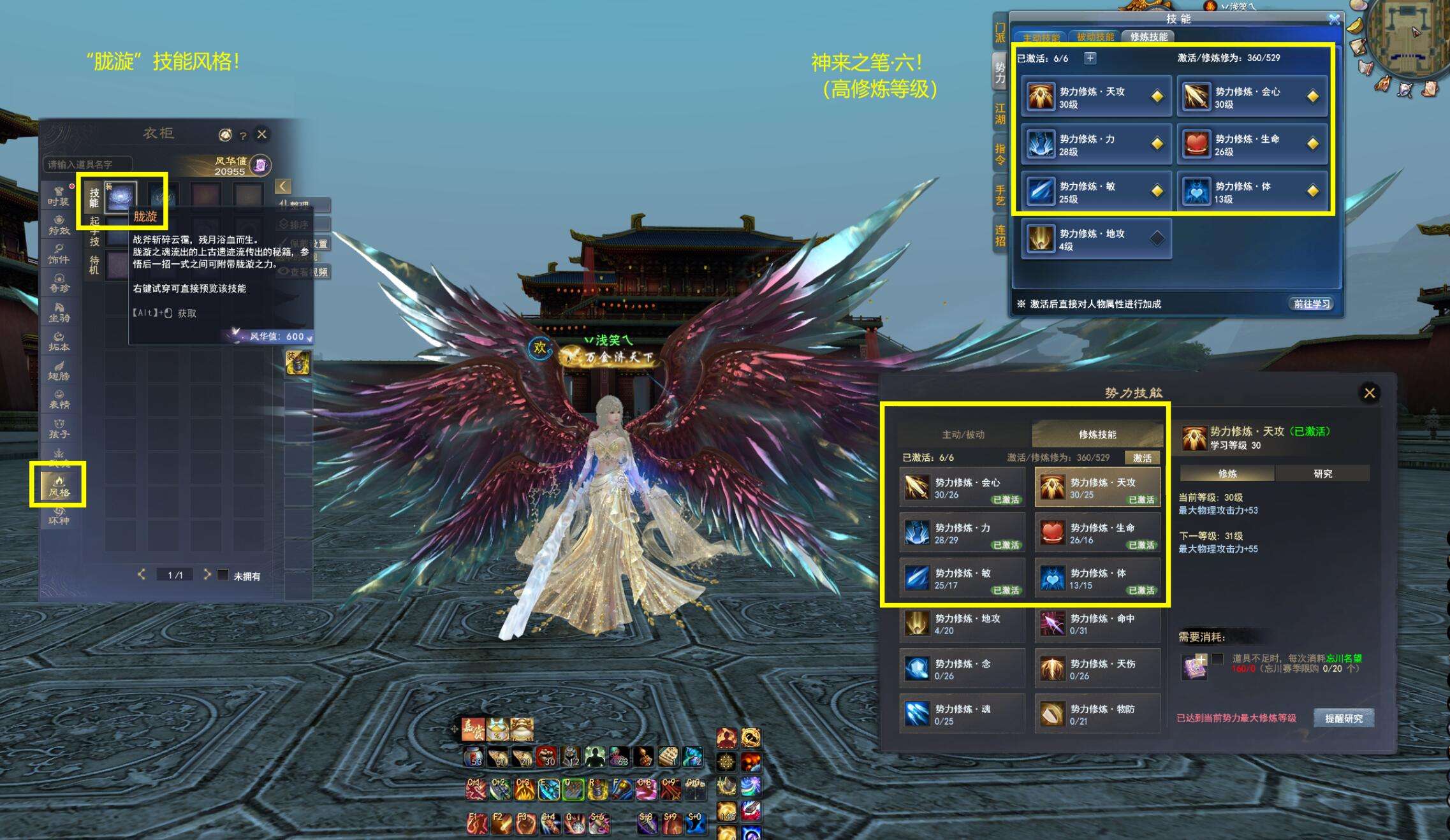Click the plus button beside 已激活 6/6
1450x840 pixels.
(x=1090, y=58)
